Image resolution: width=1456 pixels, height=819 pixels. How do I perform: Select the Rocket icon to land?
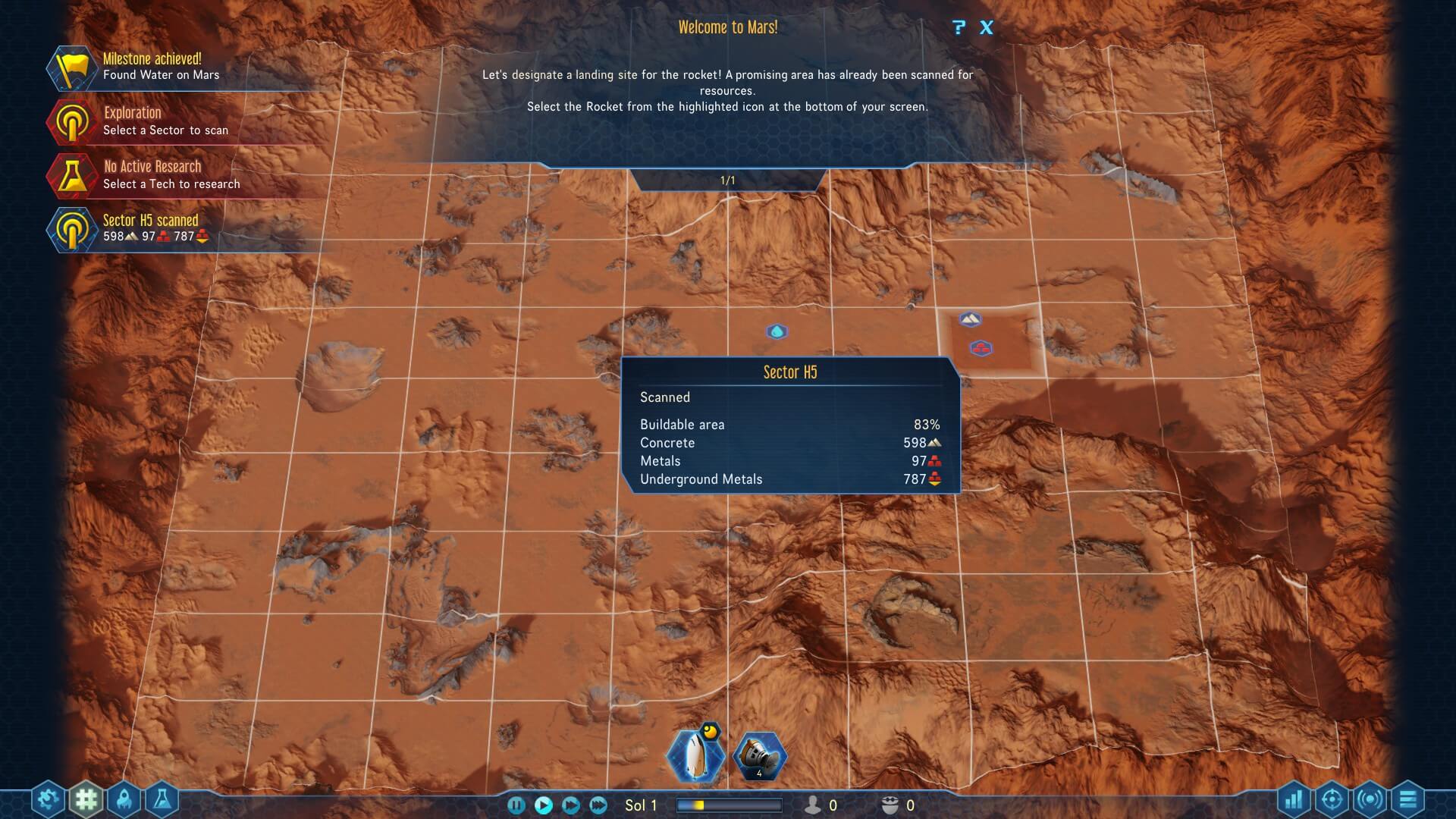695,755
